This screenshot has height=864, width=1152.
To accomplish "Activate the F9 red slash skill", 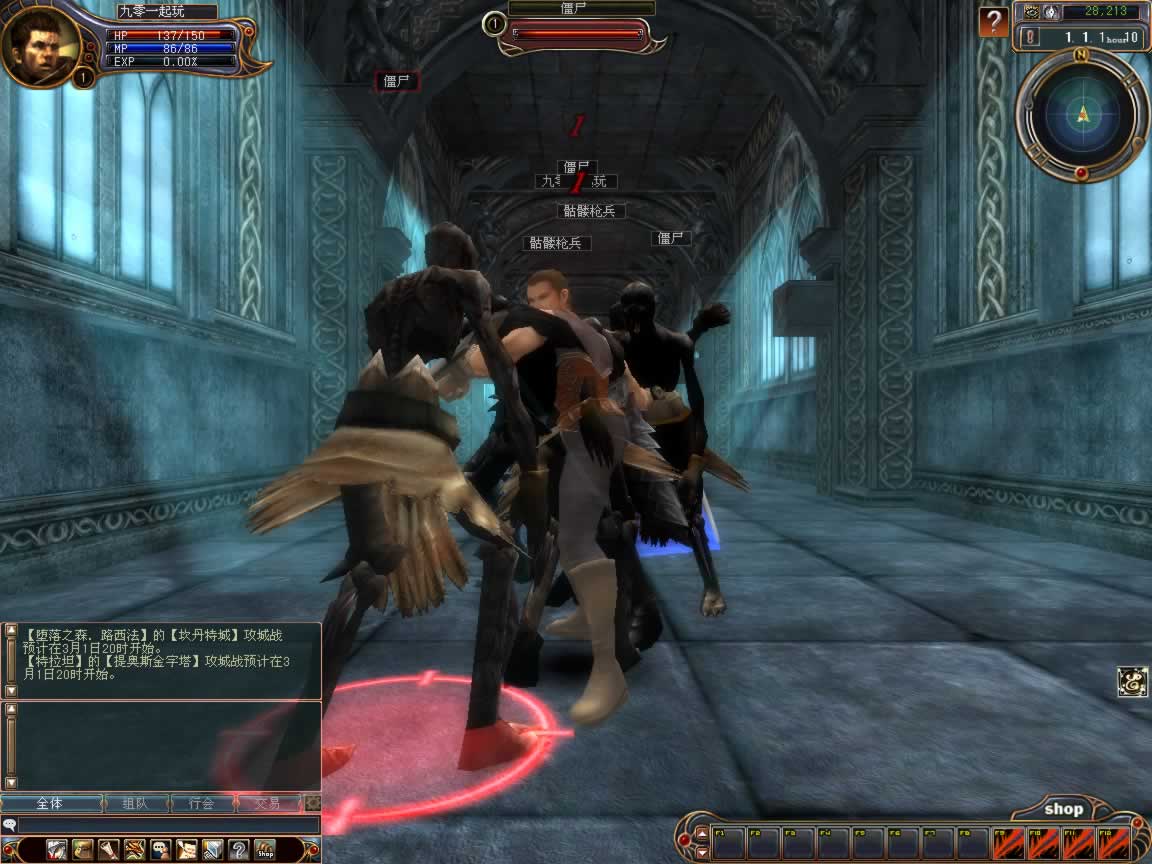I will (1010, 842).
